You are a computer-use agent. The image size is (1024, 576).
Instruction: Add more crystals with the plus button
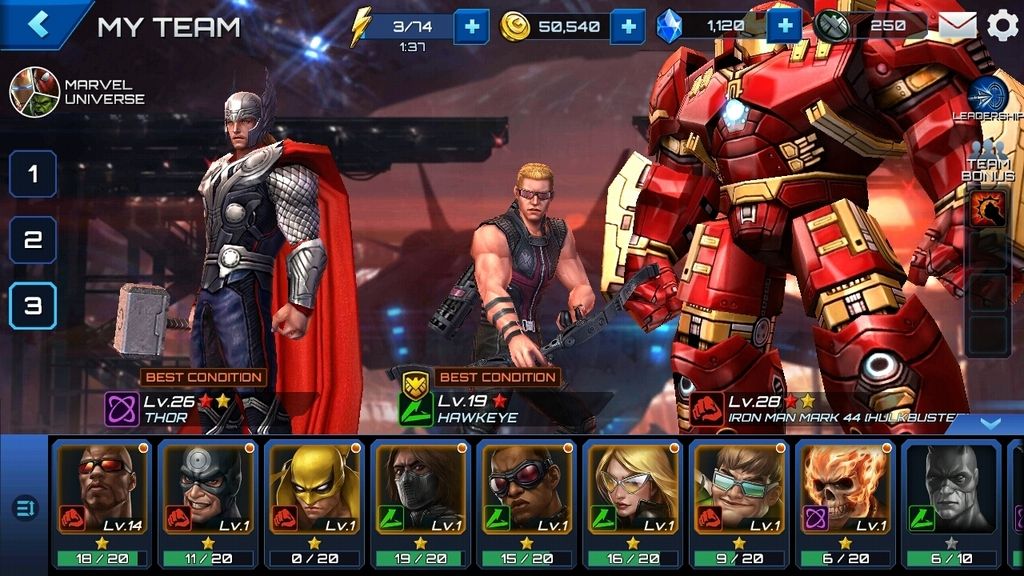[784, 26]
